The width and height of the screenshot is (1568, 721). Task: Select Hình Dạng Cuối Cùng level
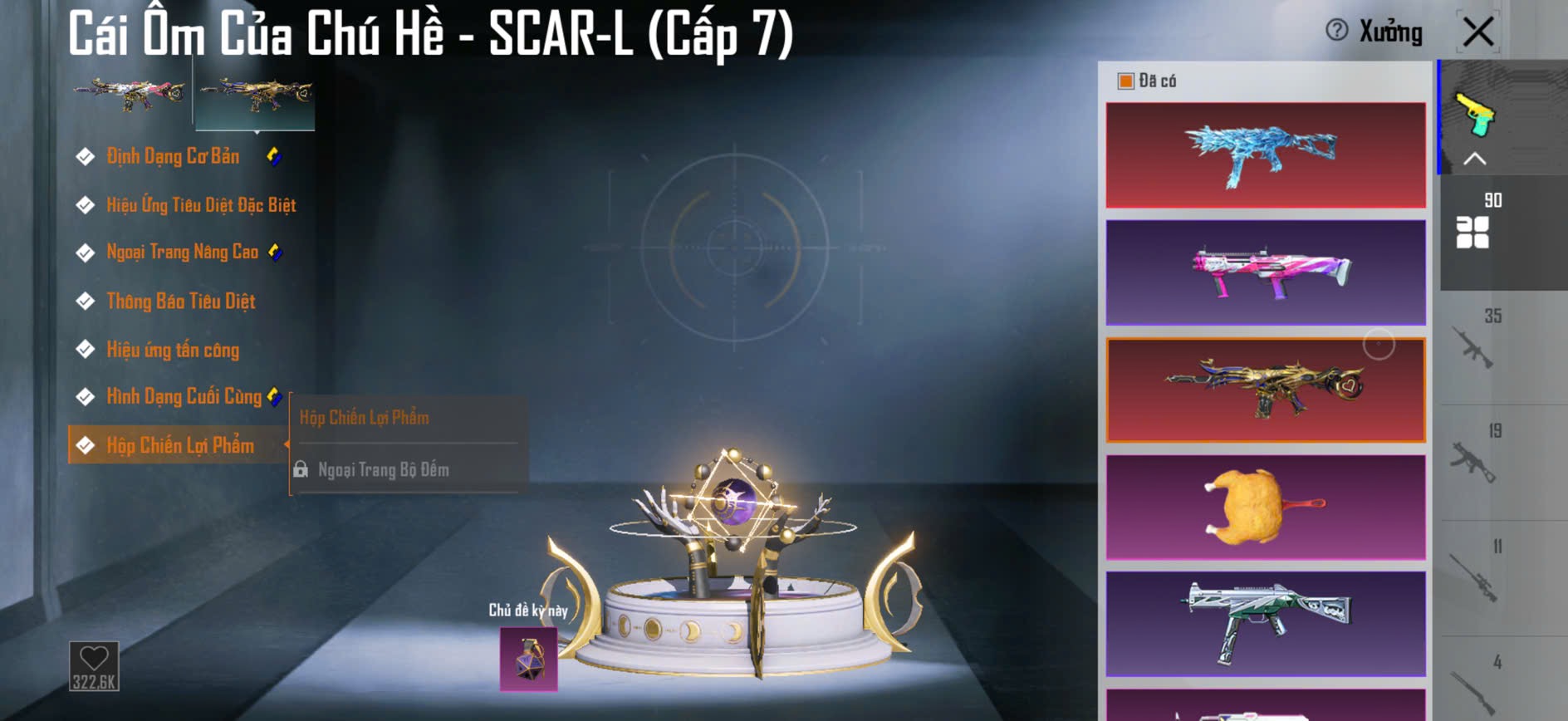184,396
